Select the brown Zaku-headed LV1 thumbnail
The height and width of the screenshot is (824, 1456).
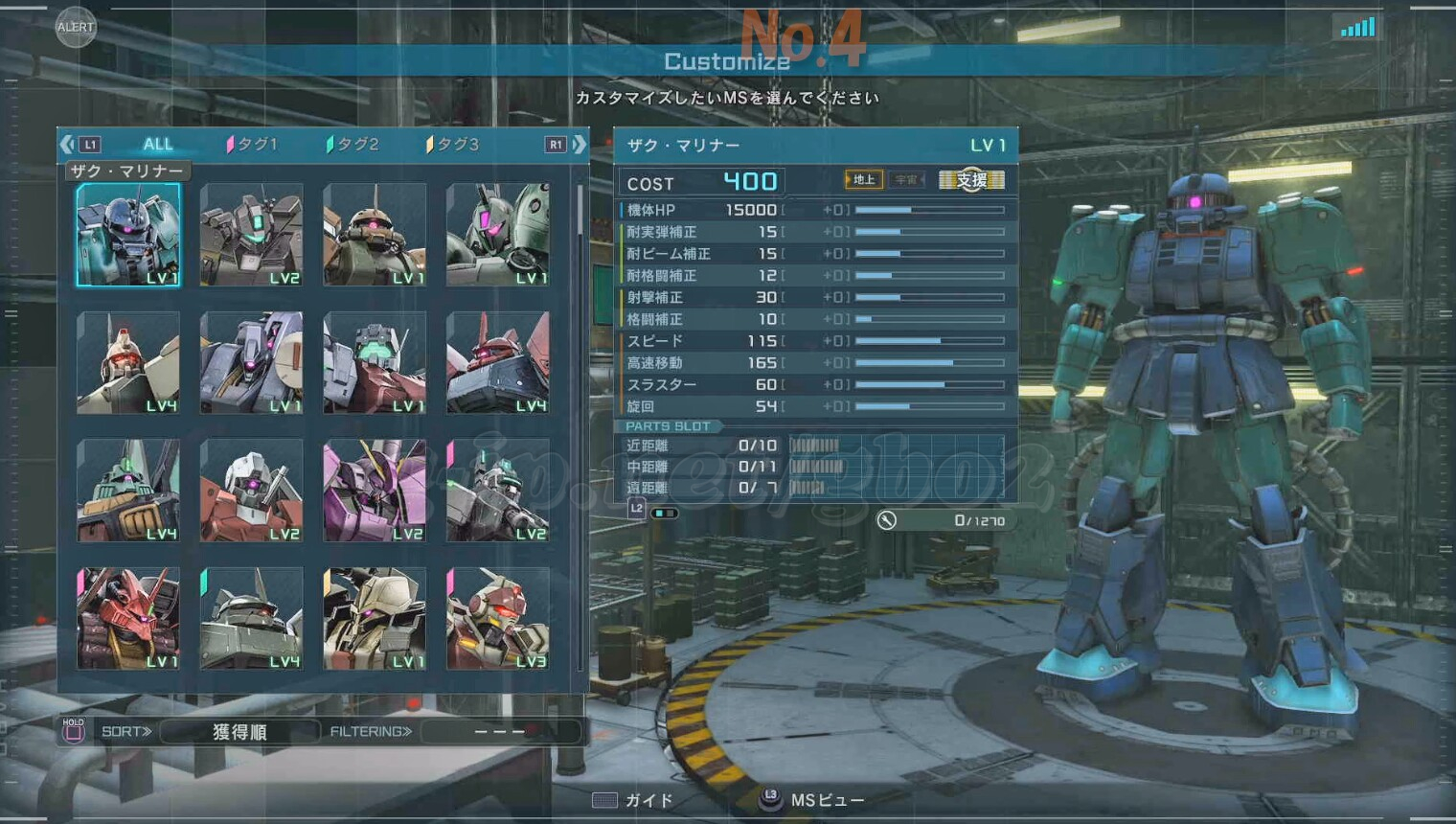375,235
